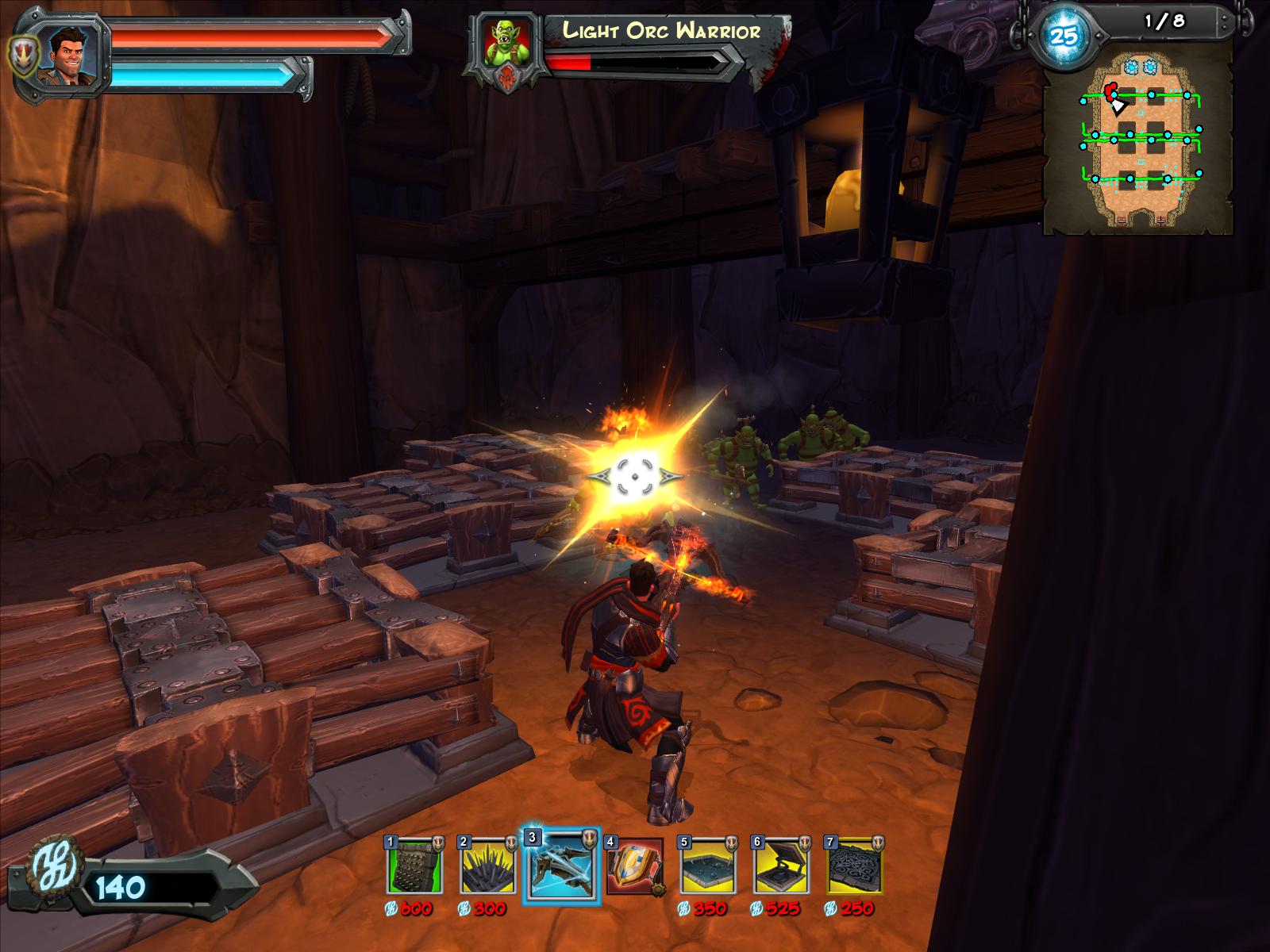Pick the tar pit trap in slot 5
The height and width of the screenshot is (952, 1270).
pyautogui.click(x=707, y=865)
